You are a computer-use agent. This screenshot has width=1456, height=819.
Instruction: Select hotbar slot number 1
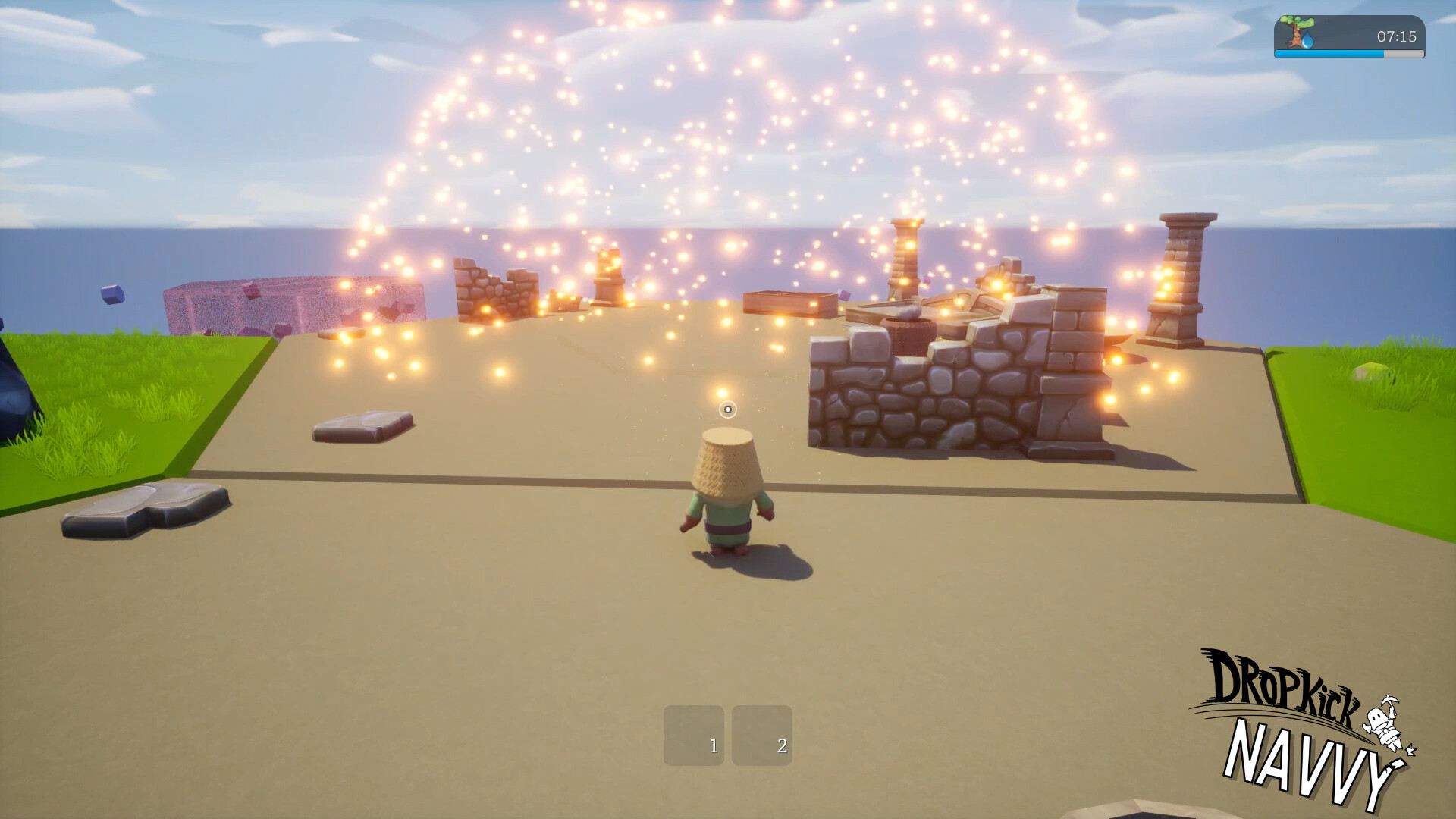[x=693, y=735]
